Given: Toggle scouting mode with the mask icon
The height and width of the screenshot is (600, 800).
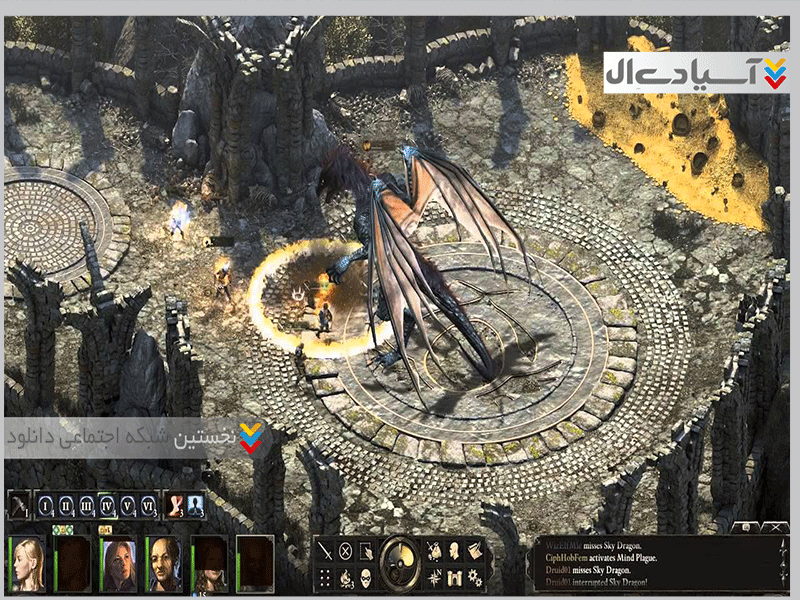Looking at the screenshot, I should click(367, 576).
